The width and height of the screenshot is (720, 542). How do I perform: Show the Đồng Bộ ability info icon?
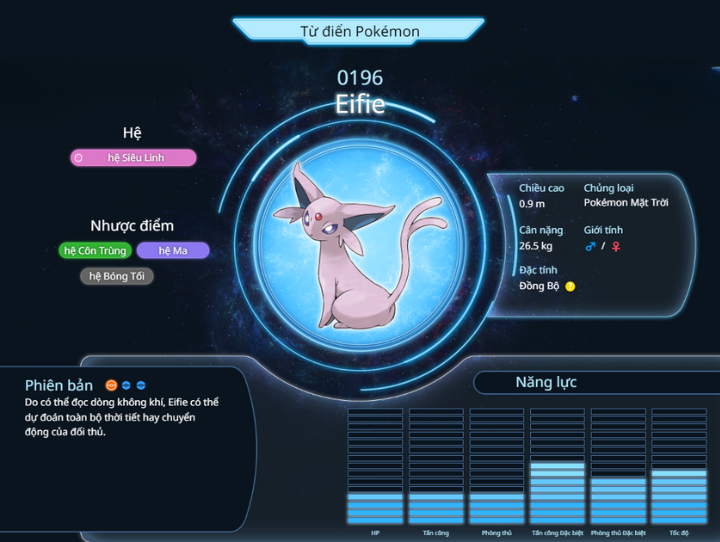pos(571,287)
